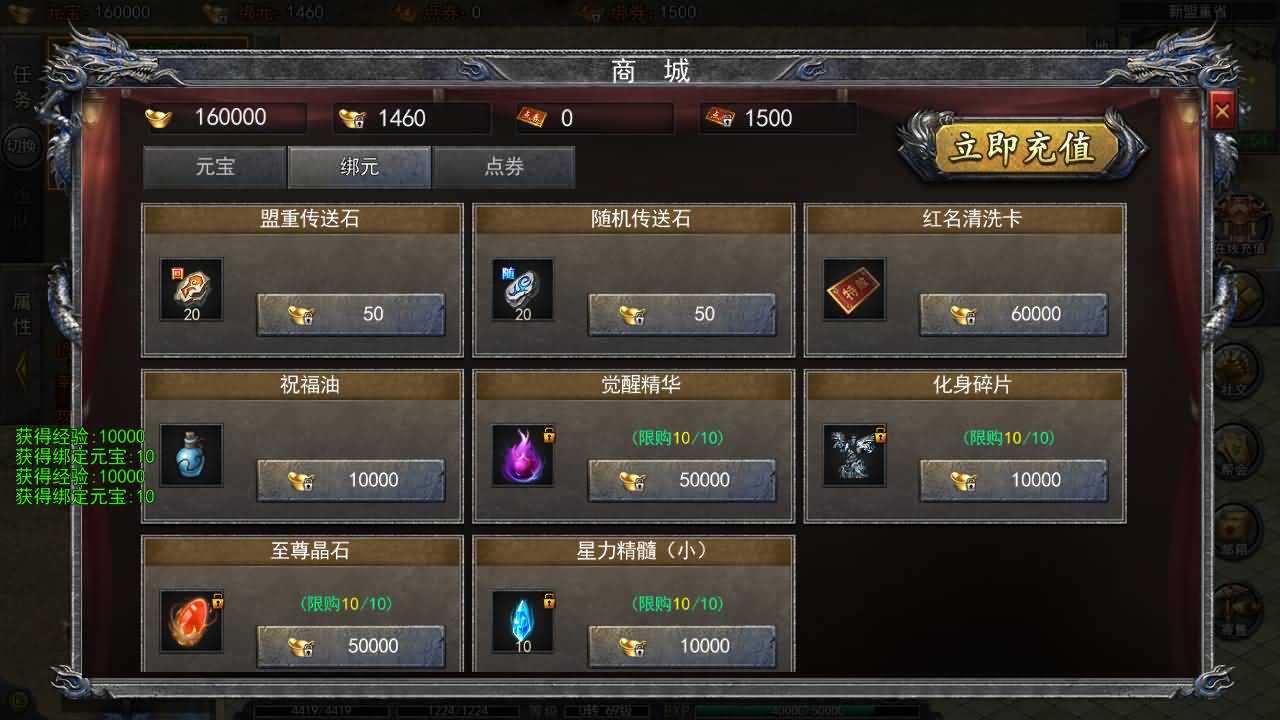Click the blue 祝福油 blessing oil bottle icon

click(x=190, y=454)
